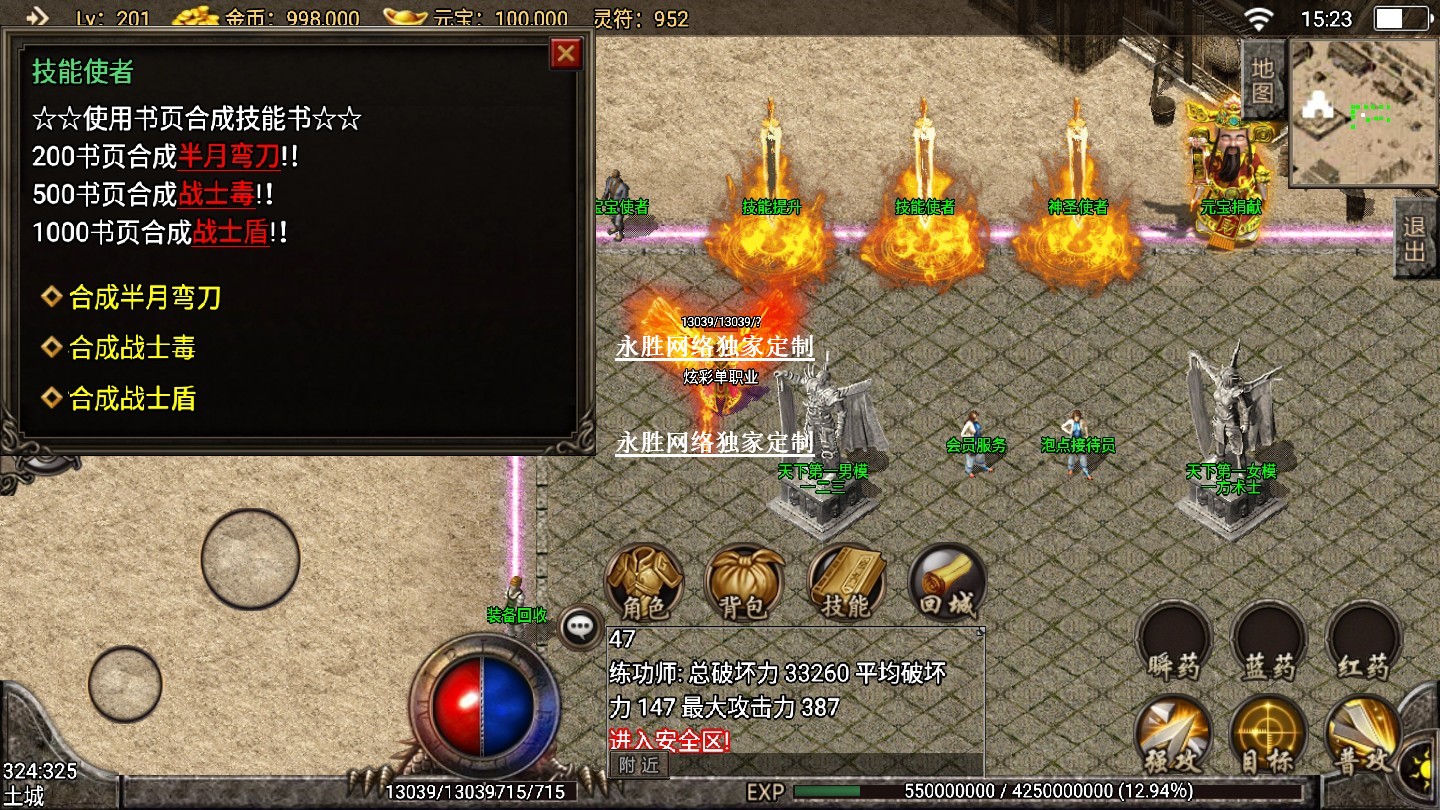Switch to the 附近 nearby chat tab
Screen dimensions: 1440x810
click(638, 765)
